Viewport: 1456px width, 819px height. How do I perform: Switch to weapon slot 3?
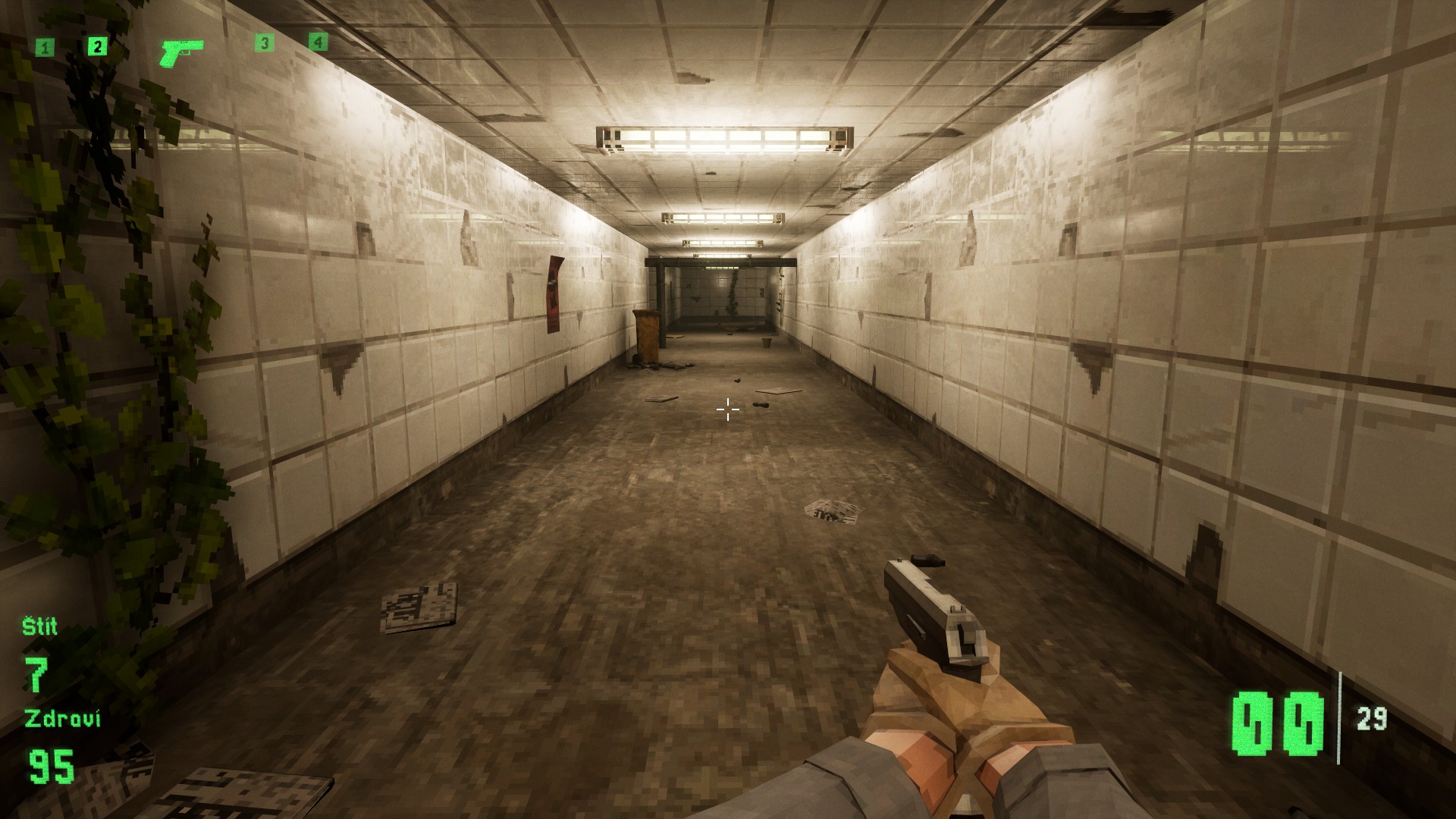pos(264,43)
